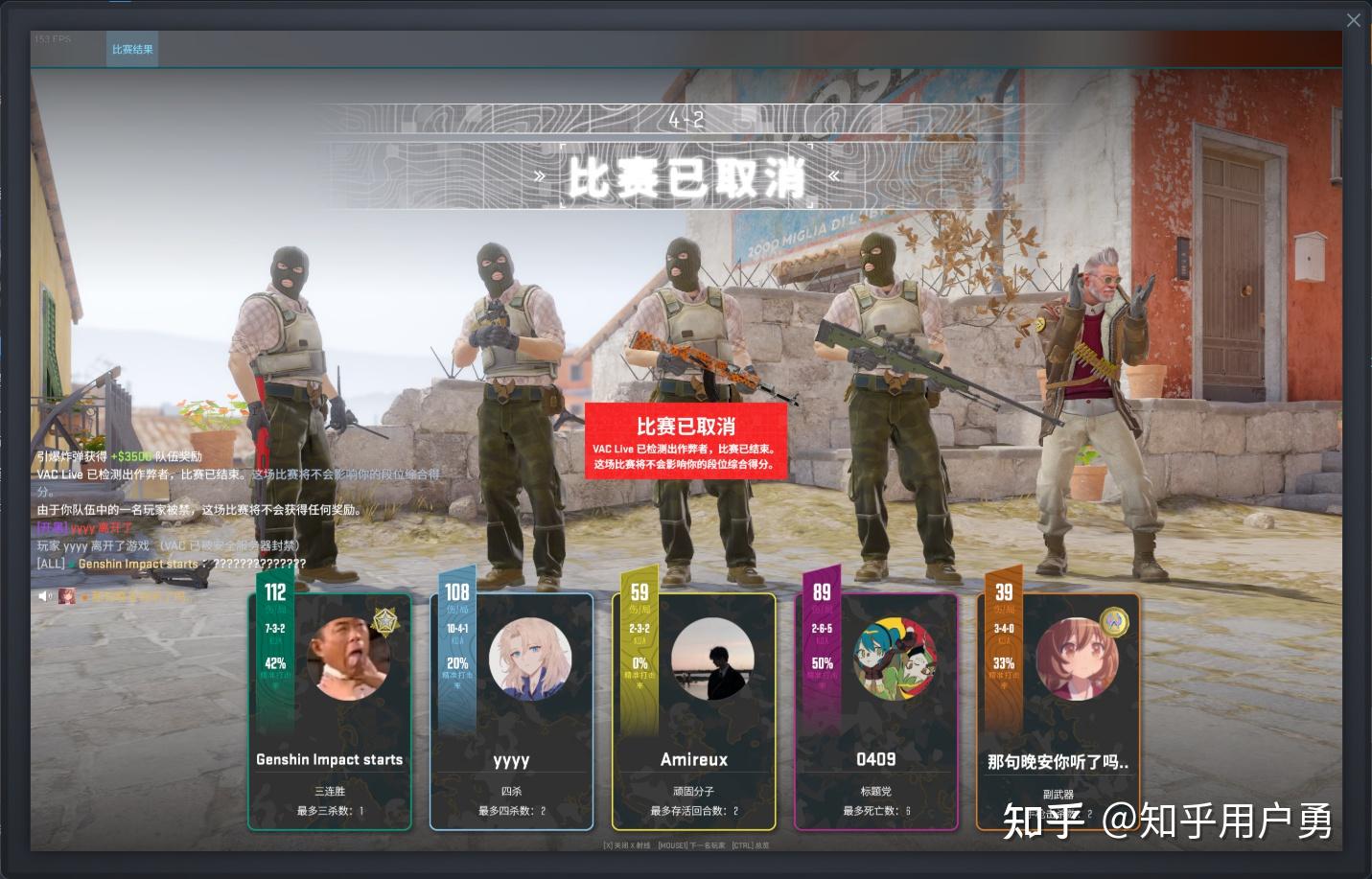Screen dimensions: 1372x879
Task: Click the star medal on Genshin Impact starts' card
Action: [384, 622]
